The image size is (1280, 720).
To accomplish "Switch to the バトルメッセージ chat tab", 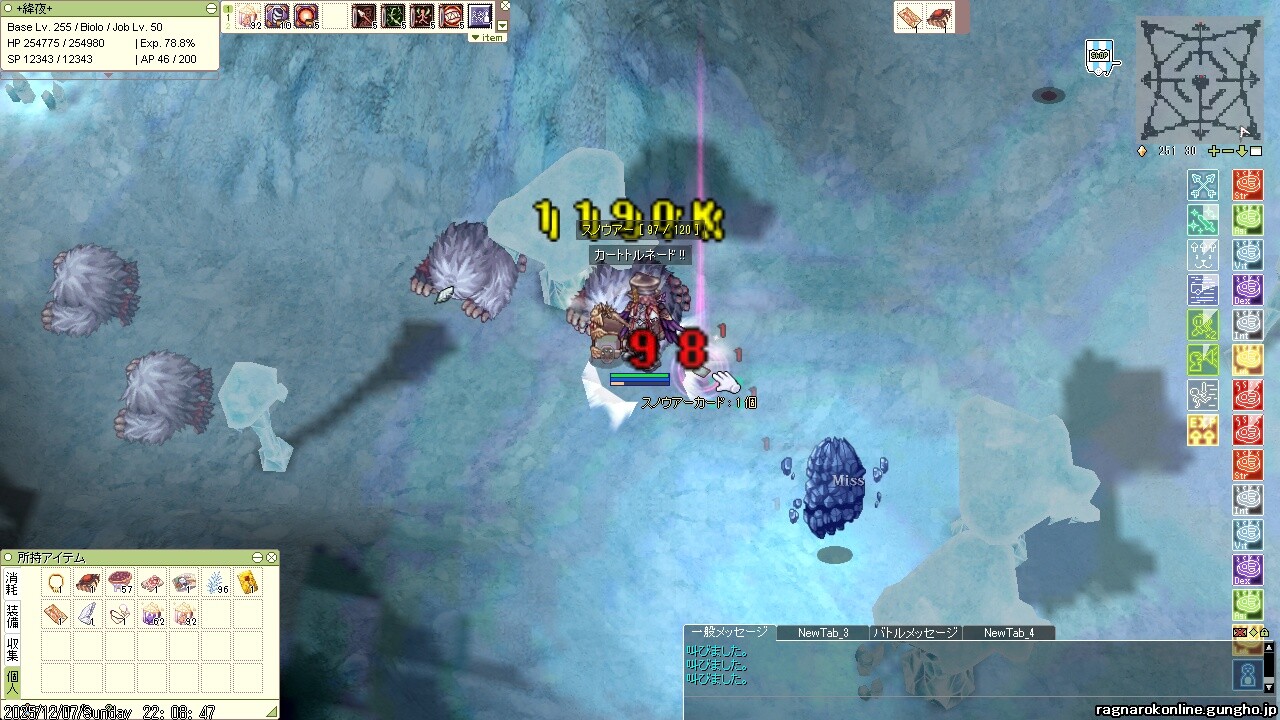I will (915, 633).
